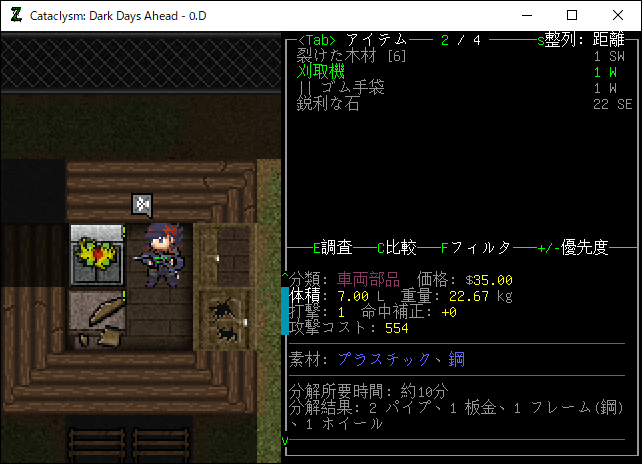Minimize the game window
The width and height of the screenshot is (642, 464).
pos(526,15)
